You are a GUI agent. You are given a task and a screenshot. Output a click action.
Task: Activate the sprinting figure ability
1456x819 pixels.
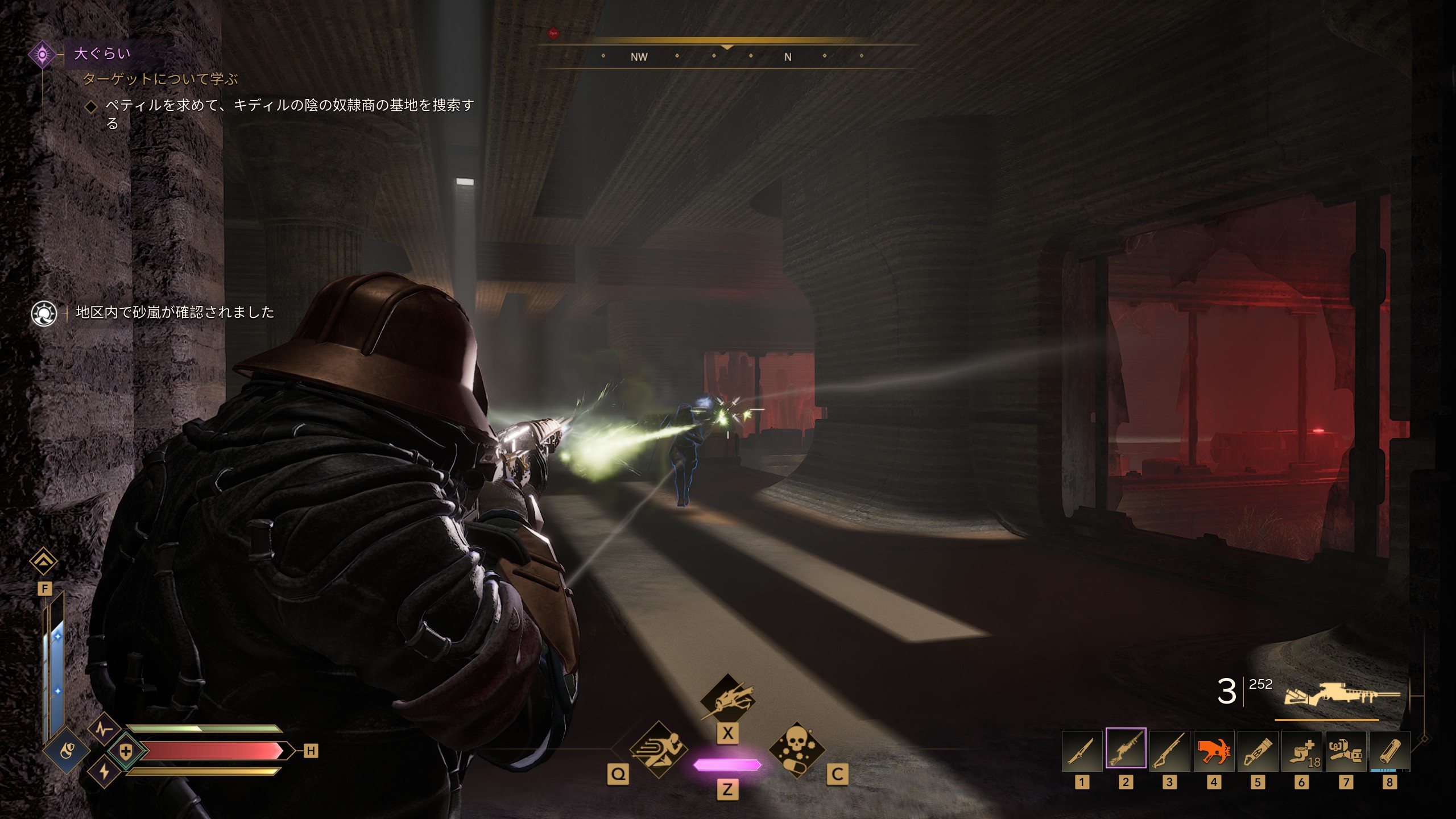point(659,750)
